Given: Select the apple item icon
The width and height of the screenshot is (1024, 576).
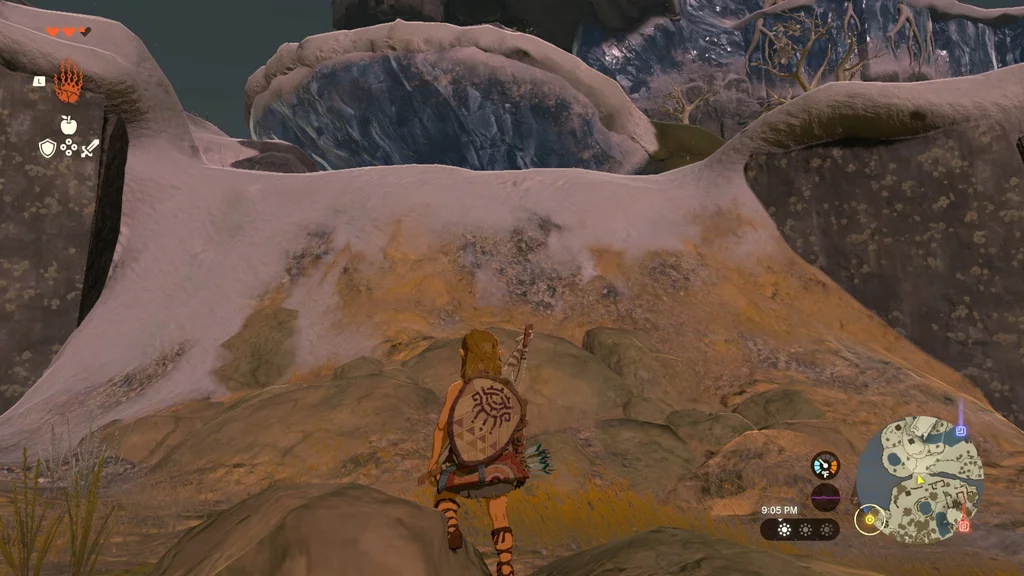Looking at the screenshot, I should [x=68, y=124].
